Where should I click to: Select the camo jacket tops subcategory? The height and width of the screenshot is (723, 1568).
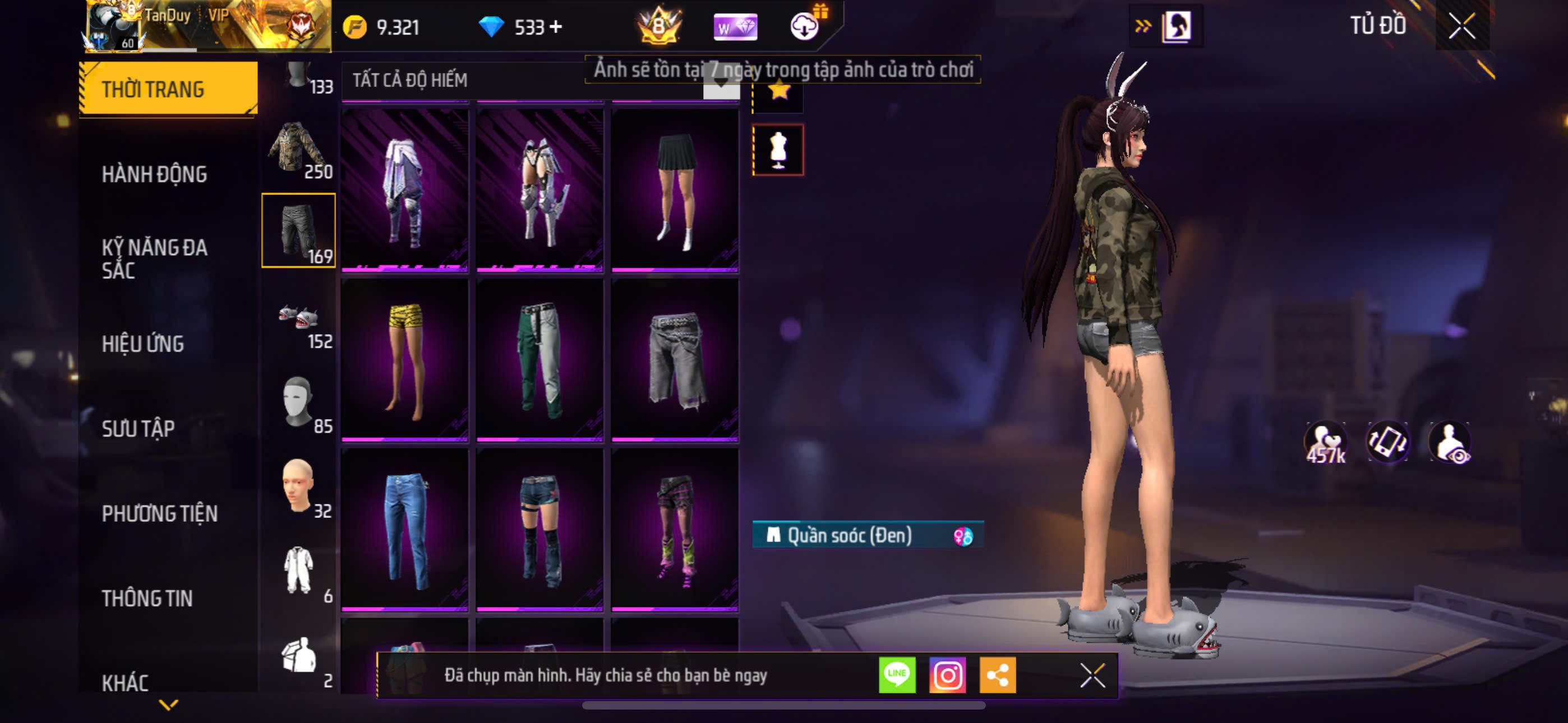point(298,147)
